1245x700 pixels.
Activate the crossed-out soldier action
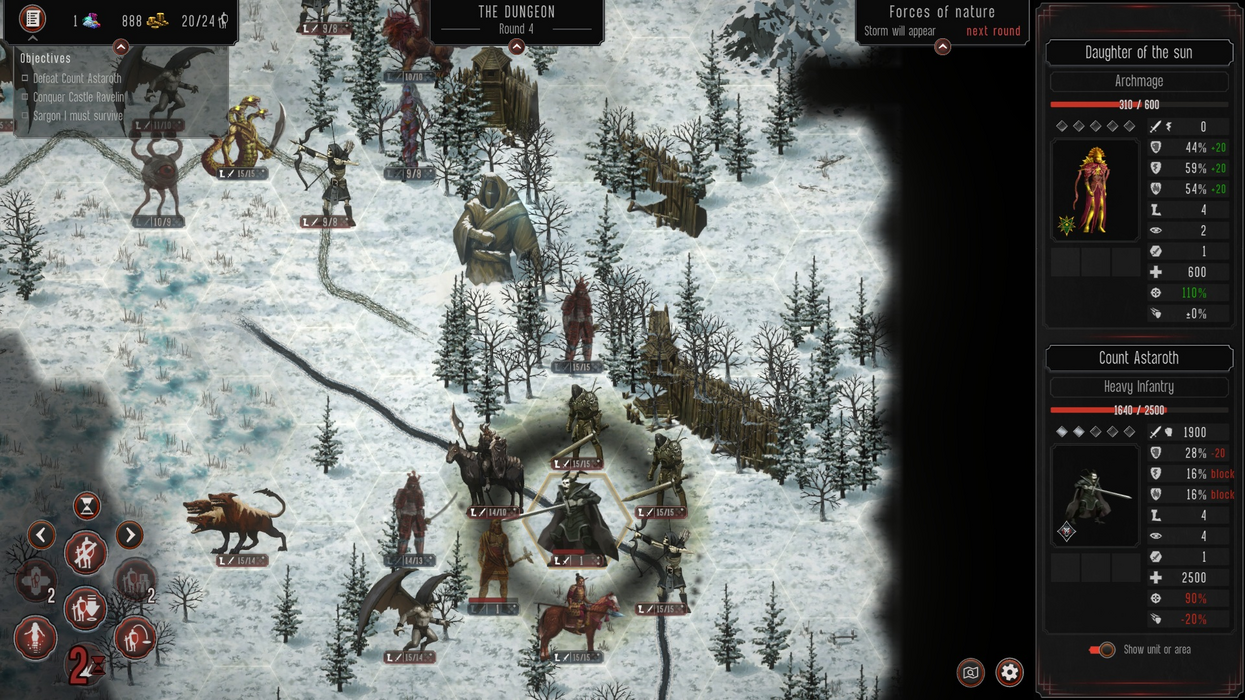click(86, 553)
